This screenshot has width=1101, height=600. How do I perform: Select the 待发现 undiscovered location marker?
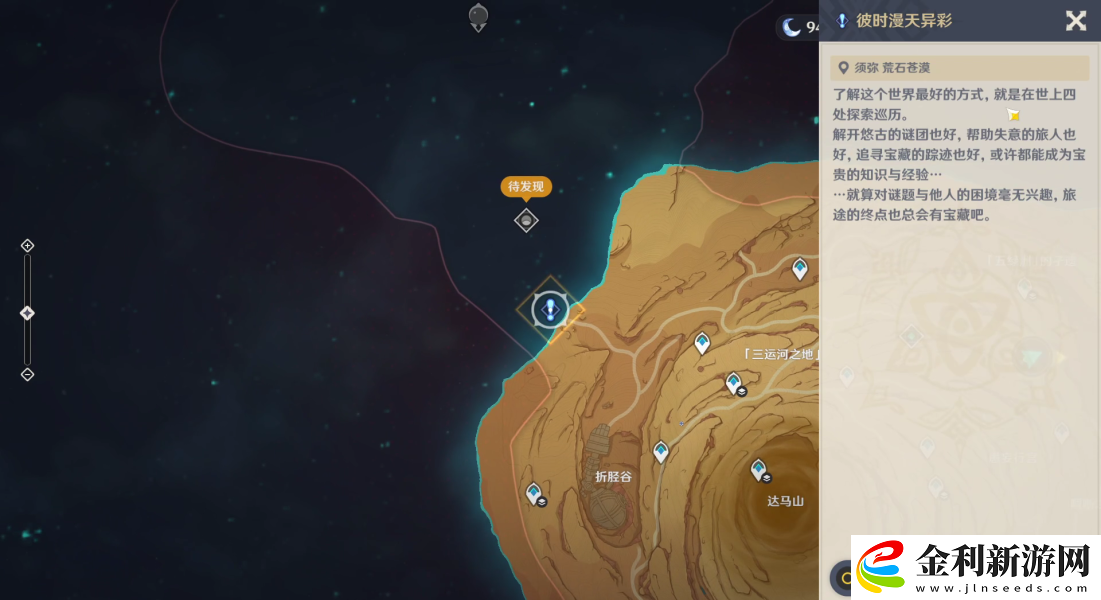(x=526, y=220)
